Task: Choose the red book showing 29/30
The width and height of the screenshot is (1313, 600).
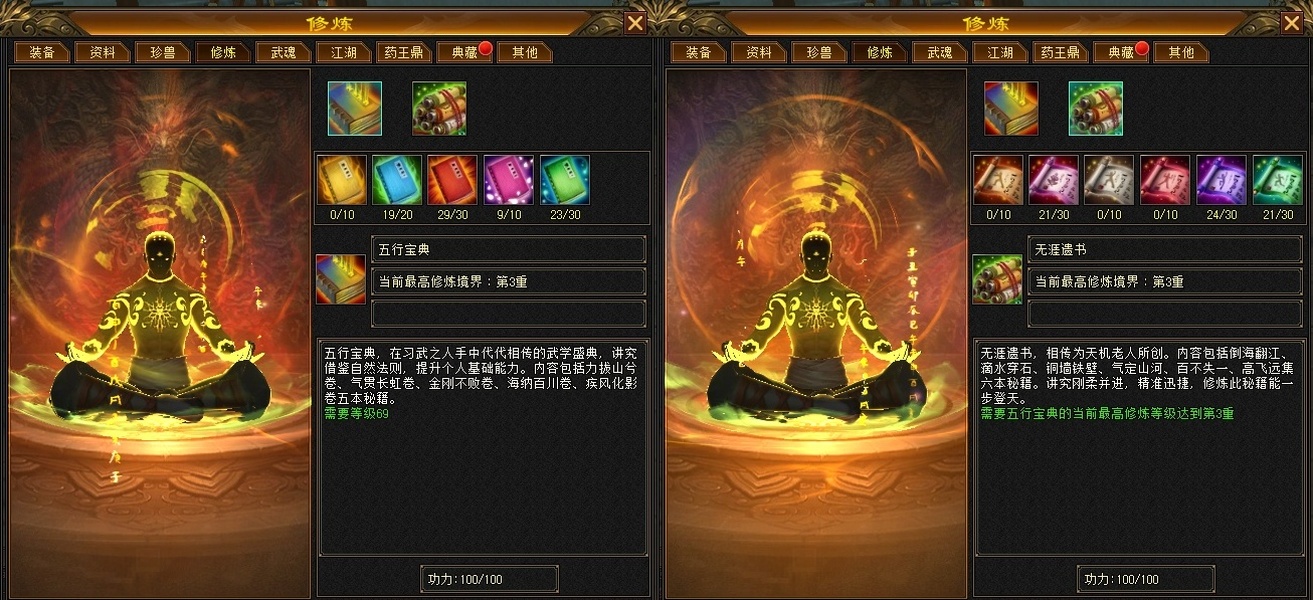Action: (453, 181)
